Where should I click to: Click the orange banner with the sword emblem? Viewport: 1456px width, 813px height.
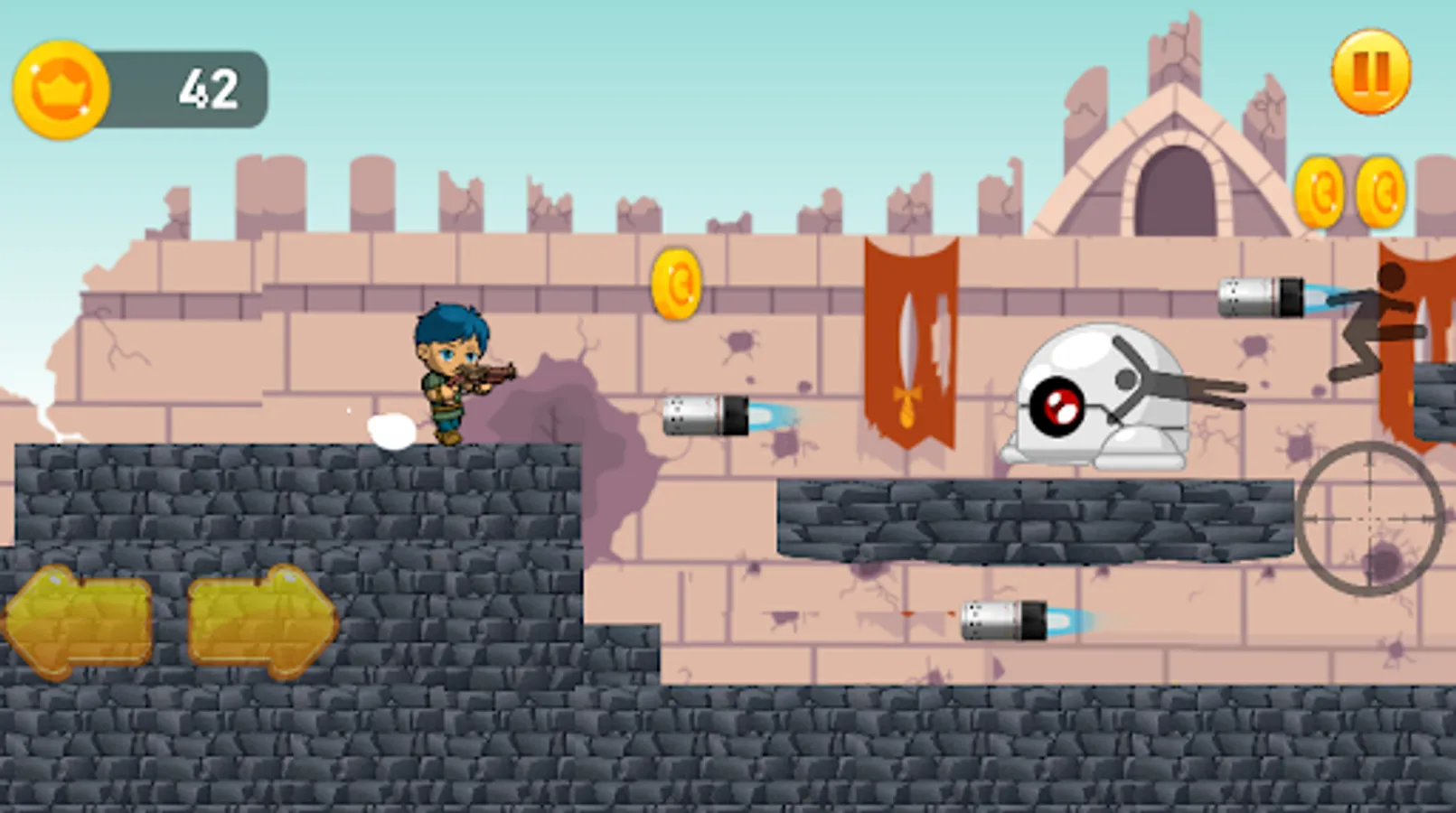click(x=913, y=343)
